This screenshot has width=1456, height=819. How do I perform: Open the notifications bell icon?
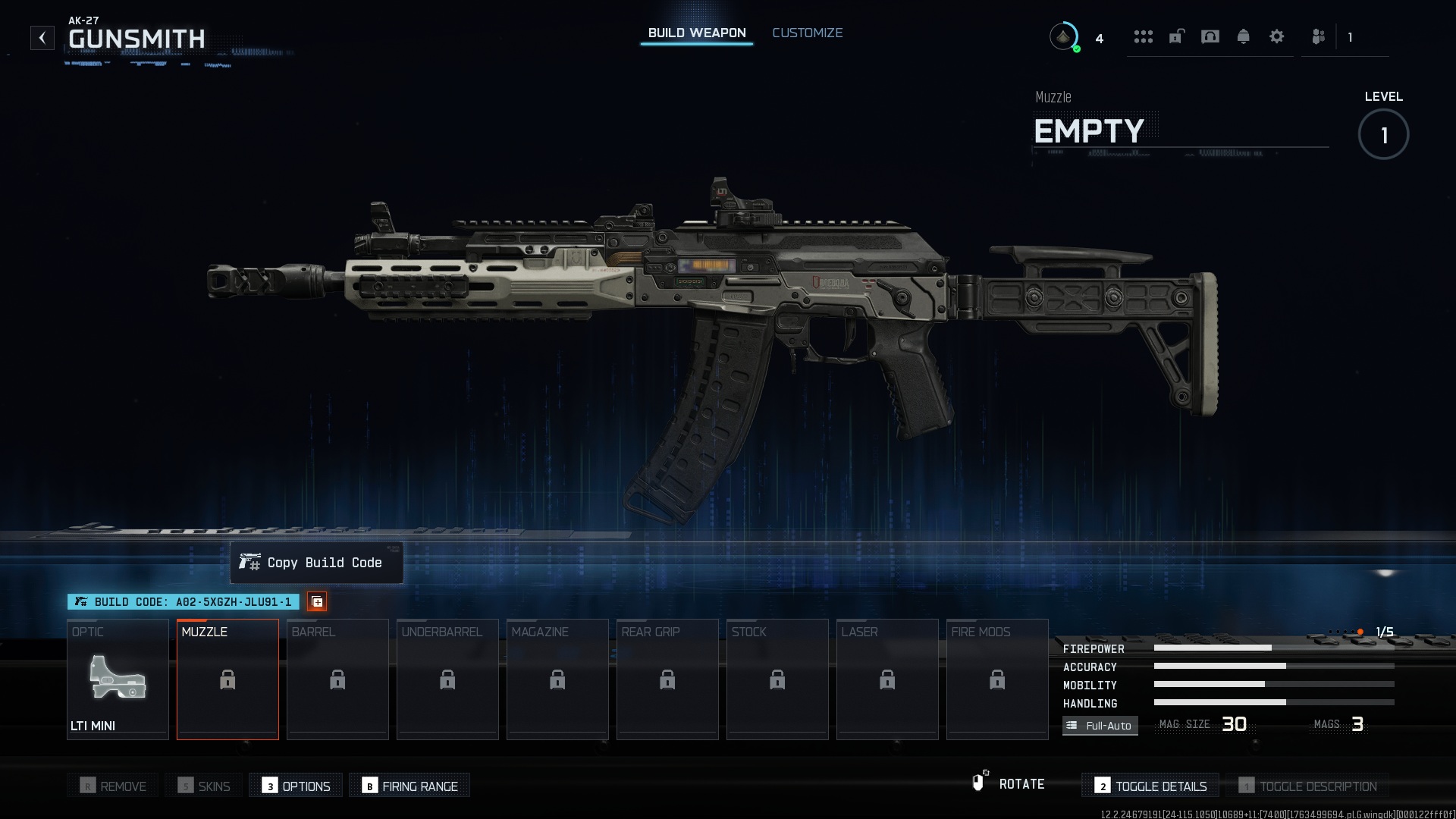1244,36
